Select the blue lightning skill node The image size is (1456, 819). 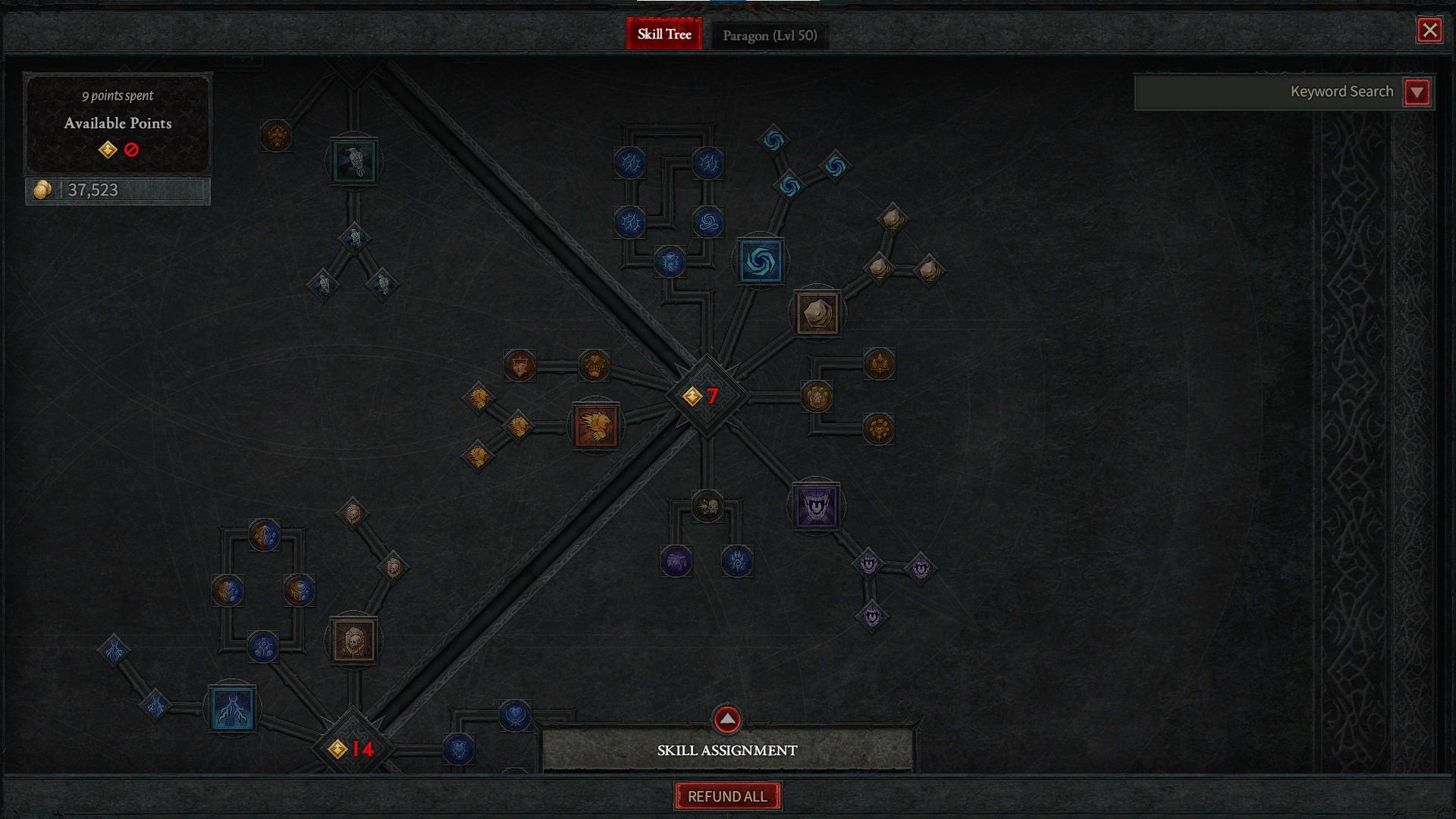(x=233, y=709)
